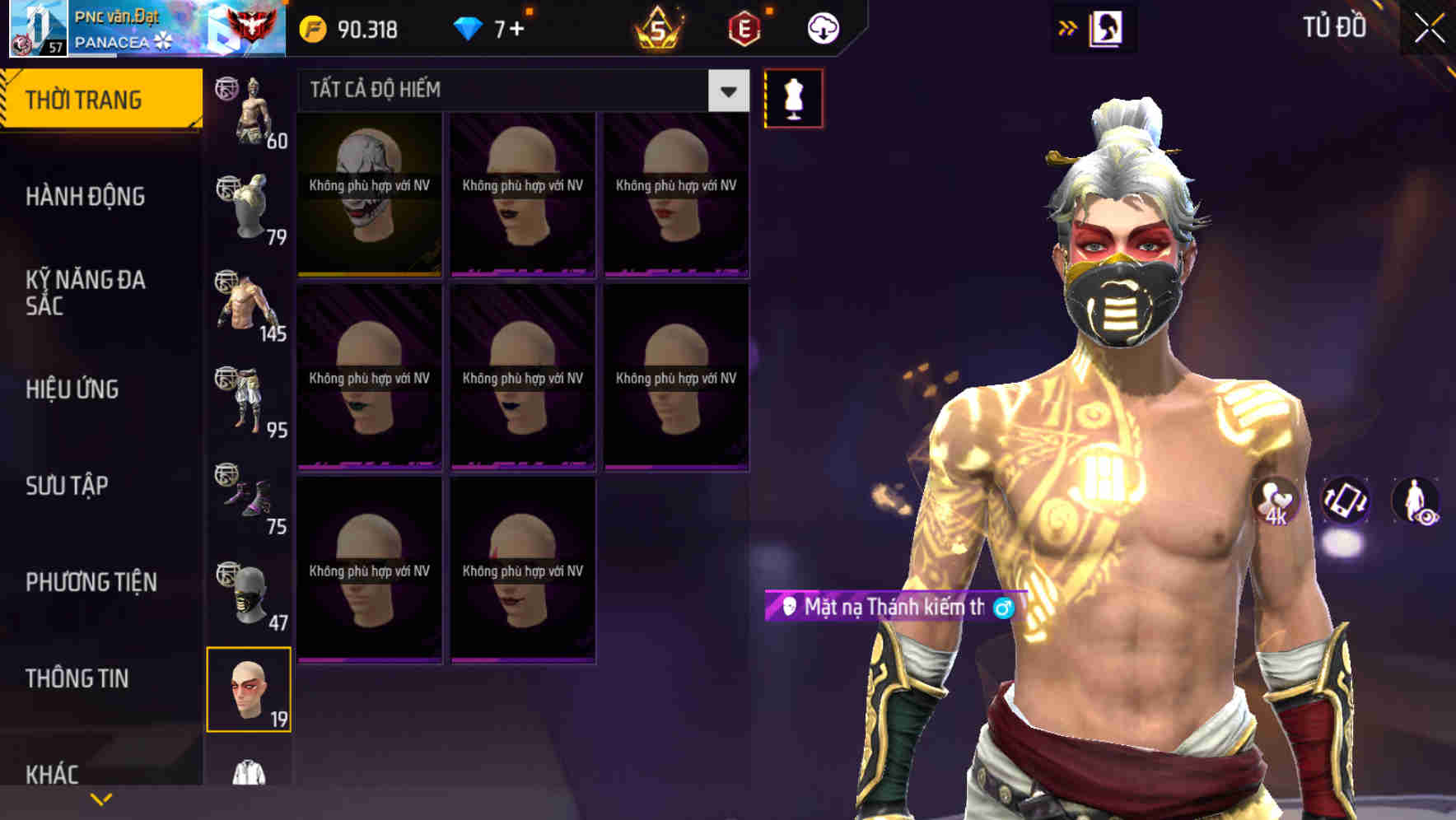
Task: Click the diamond currency icon
Action: (x=467, y=27)
